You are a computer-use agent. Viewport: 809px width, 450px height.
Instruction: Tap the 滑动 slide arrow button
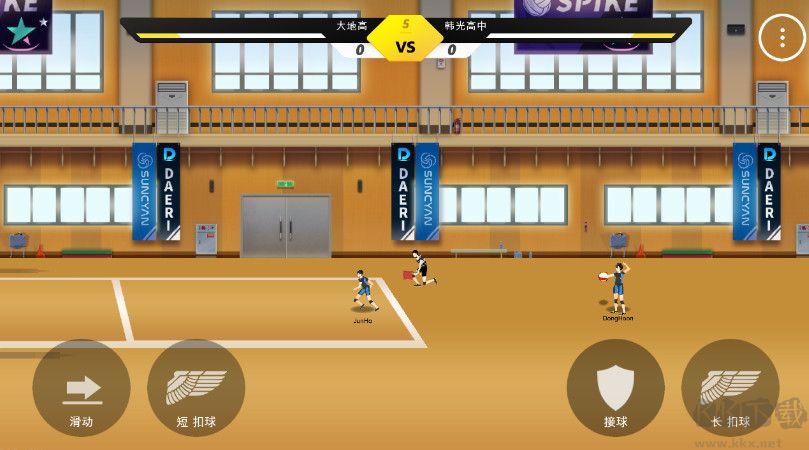click(82, 389)
